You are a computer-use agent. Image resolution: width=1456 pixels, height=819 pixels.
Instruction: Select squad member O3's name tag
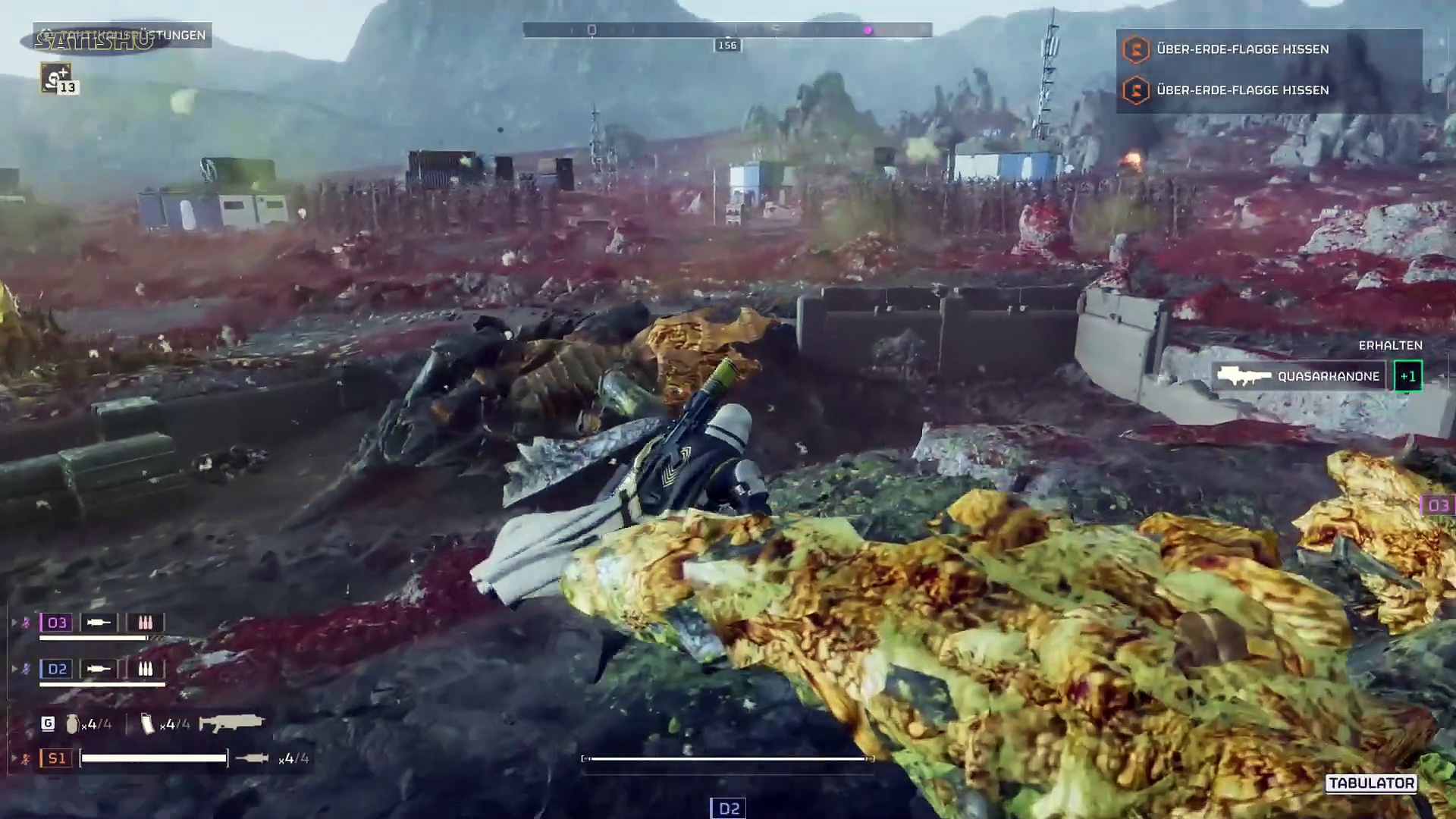coord(57,623)
